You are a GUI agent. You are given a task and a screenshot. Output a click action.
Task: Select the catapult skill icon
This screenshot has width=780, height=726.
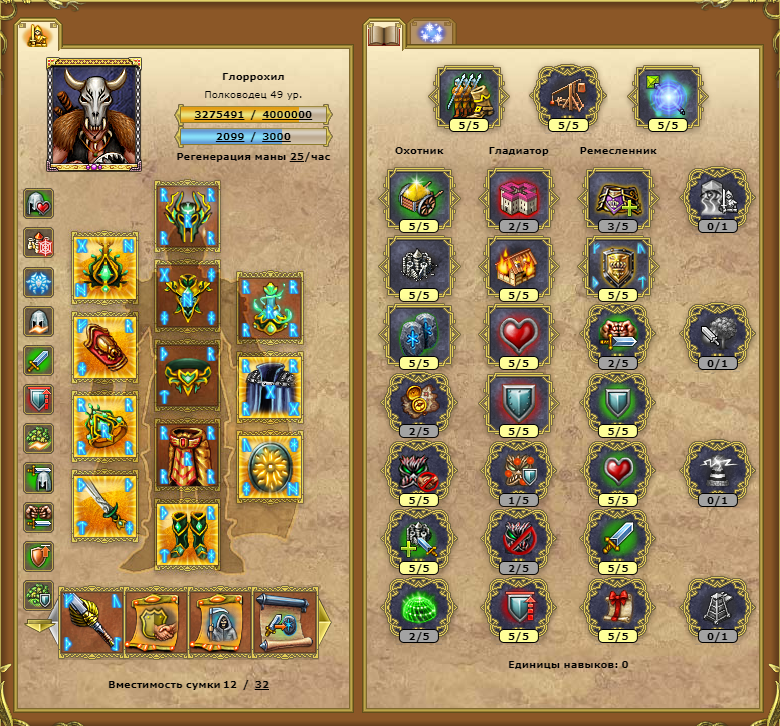pyautogui.click(x=568, y=96)
